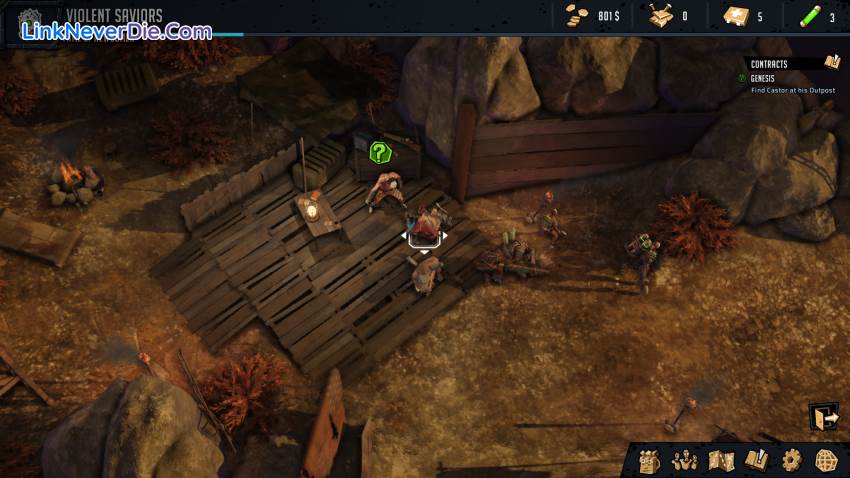Screen dimensions: 850x478
Task: Open the Contracts panel header
Action: pos(770,64)
